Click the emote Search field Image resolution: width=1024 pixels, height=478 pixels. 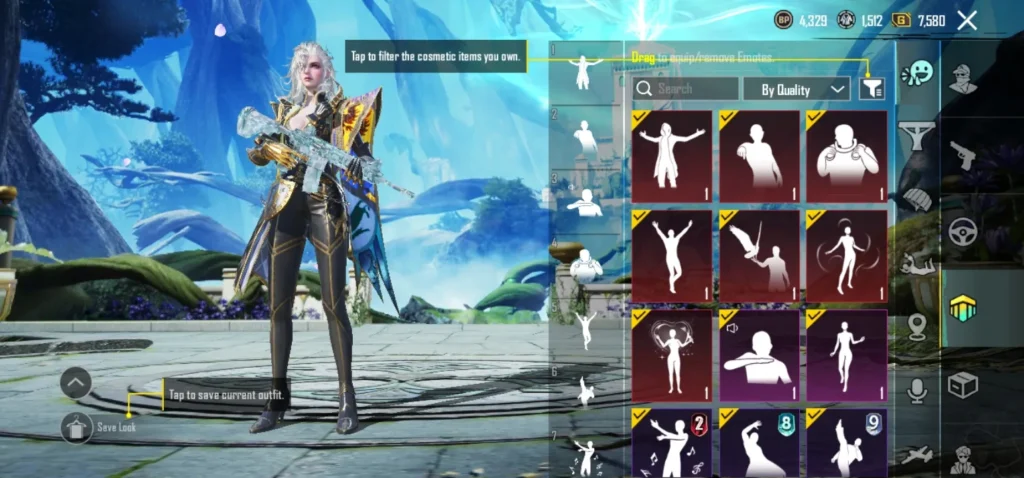pyautogui.click(x=686, y=89)
